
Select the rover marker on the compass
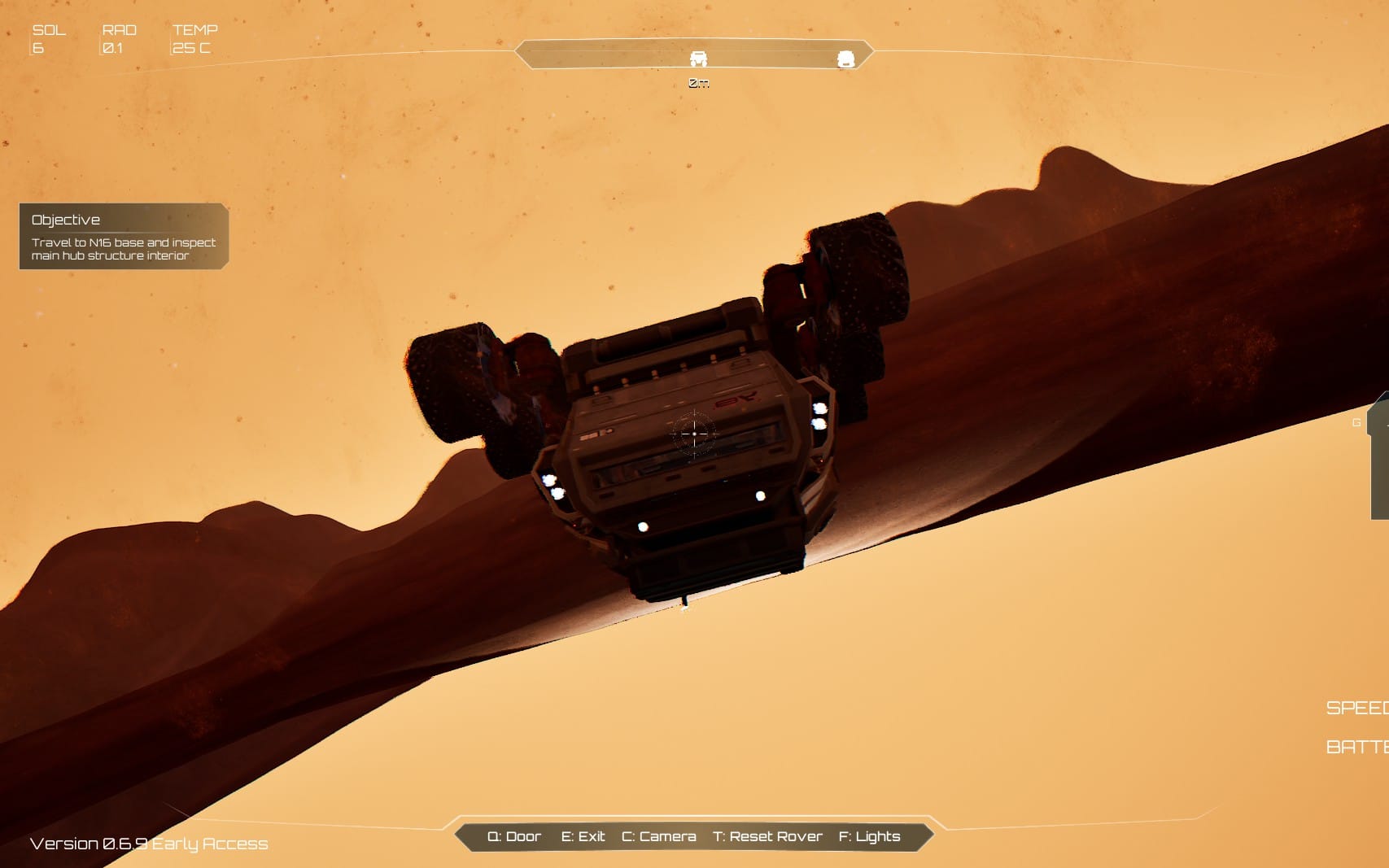tap(698, 59)
